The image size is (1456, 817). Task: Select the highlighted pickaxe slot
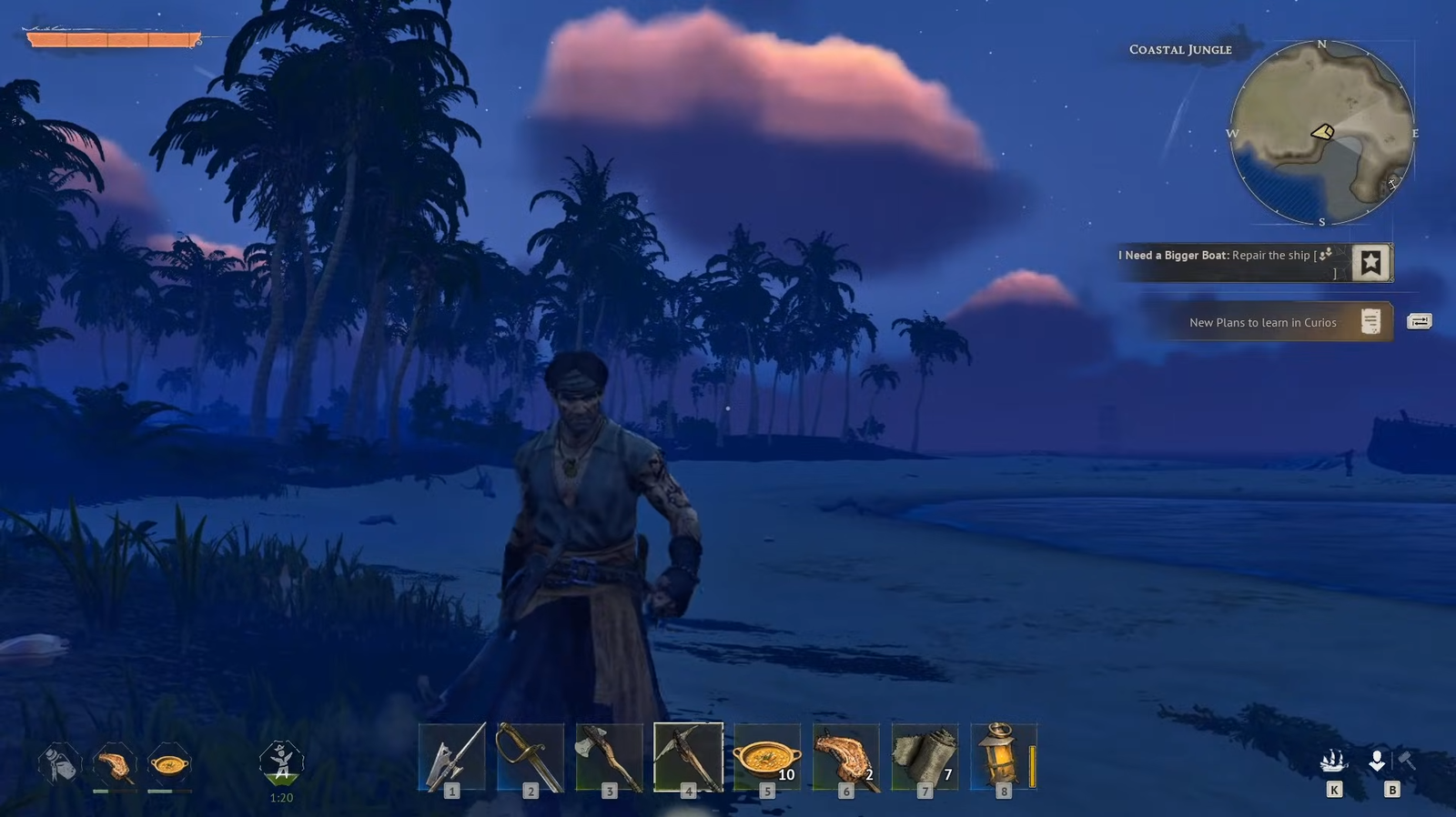coord(688,757)
